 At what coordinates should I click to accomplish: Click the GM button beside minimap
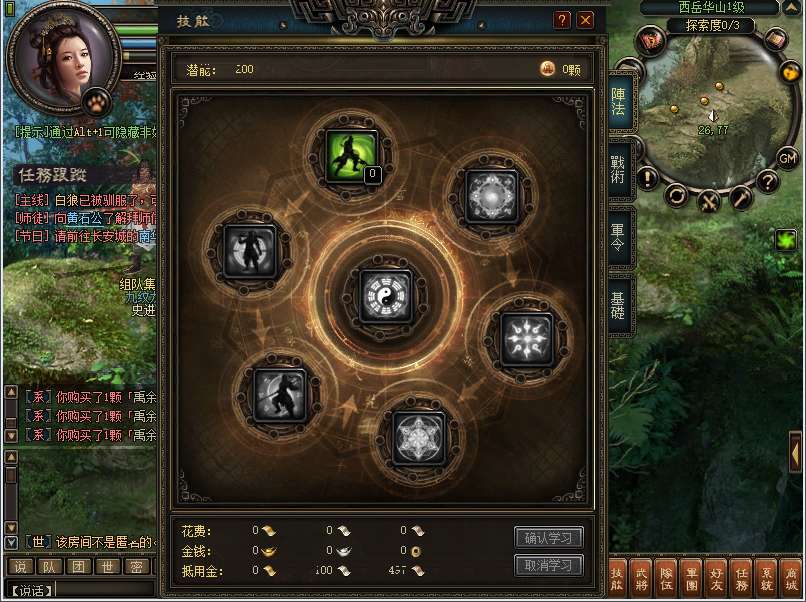pos(787,158)
